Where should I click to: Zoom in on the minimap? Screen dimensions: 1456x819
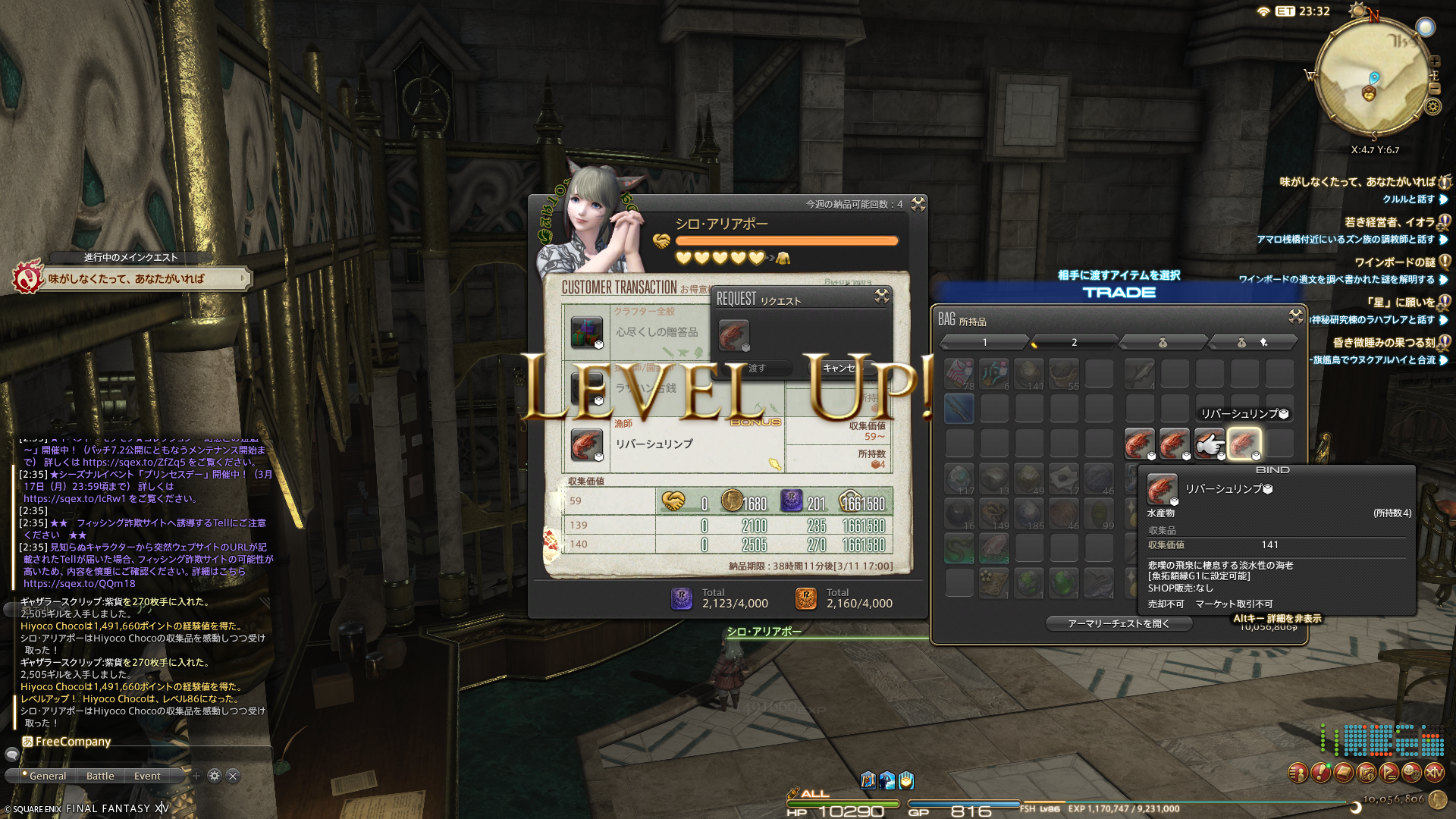tap(1434, 61)
